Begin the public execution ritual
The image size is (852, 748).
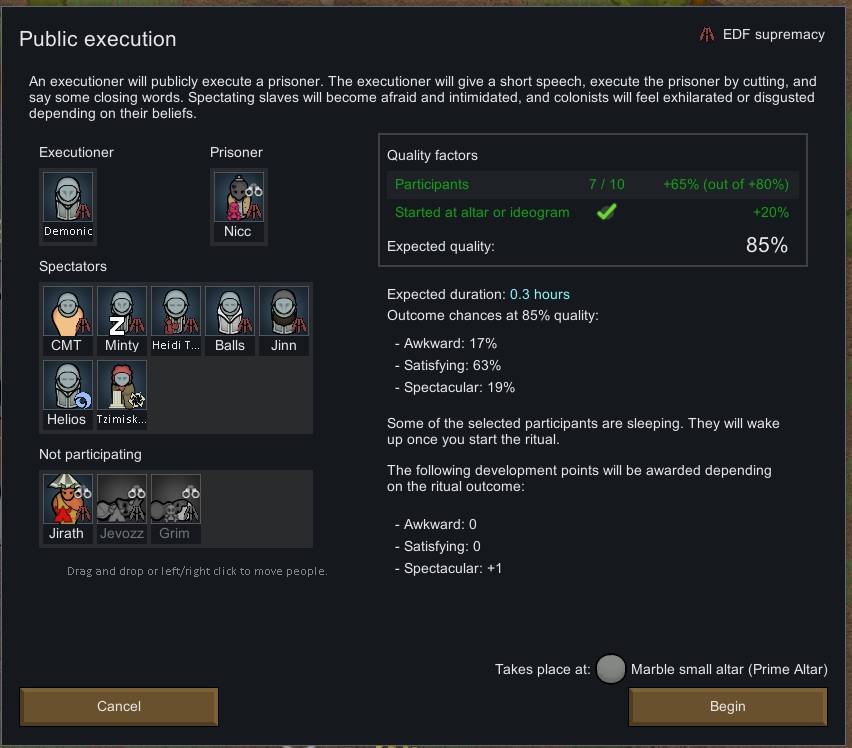727,706
